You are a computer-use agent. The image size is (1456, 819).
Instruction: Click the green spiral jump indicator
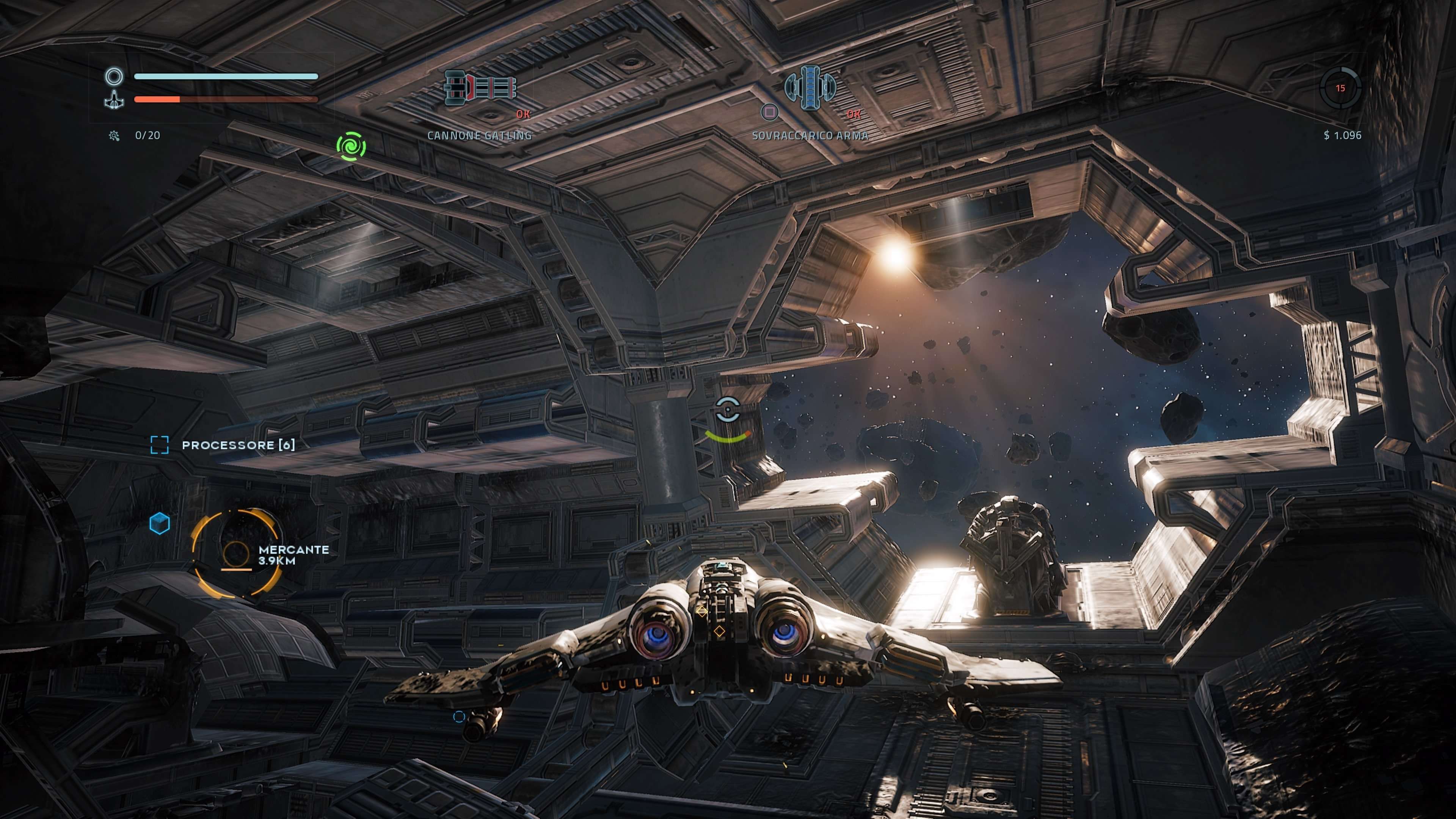[x=351, y=146]
